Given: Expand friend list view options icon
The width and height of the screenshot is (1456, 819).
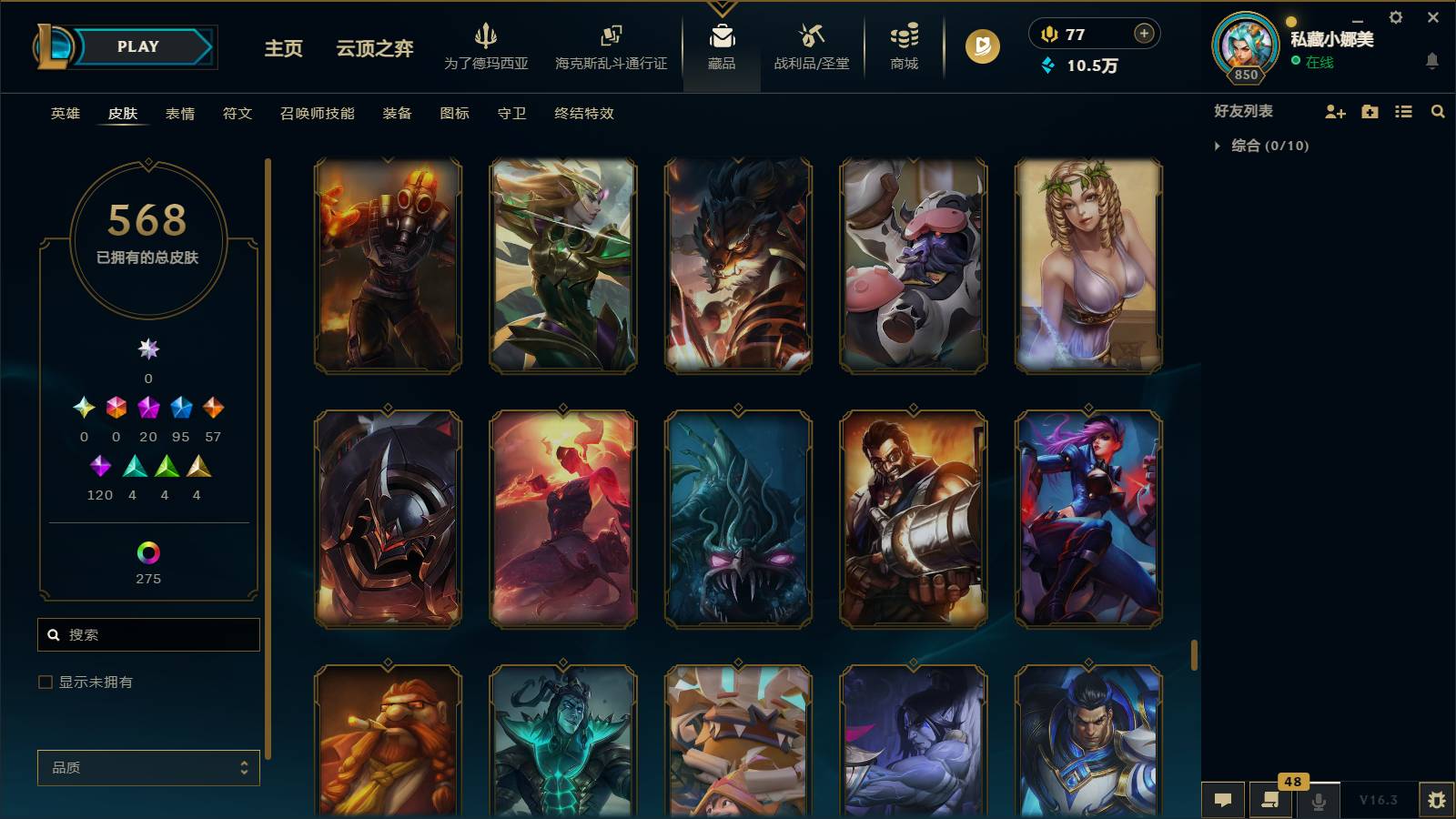Looking at the screenshot, I should 1404,111.
